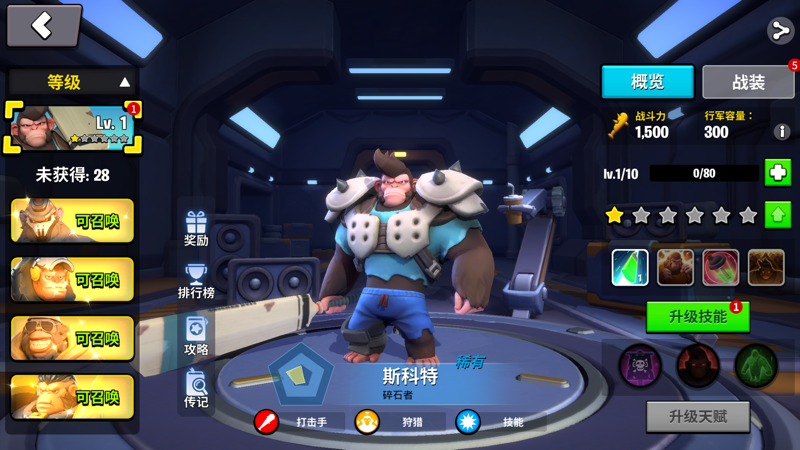The width and height of the screenshot is (800, 450).
Task: Select the Lv. 1 gorilla hero card
Action: pos(72,128)
